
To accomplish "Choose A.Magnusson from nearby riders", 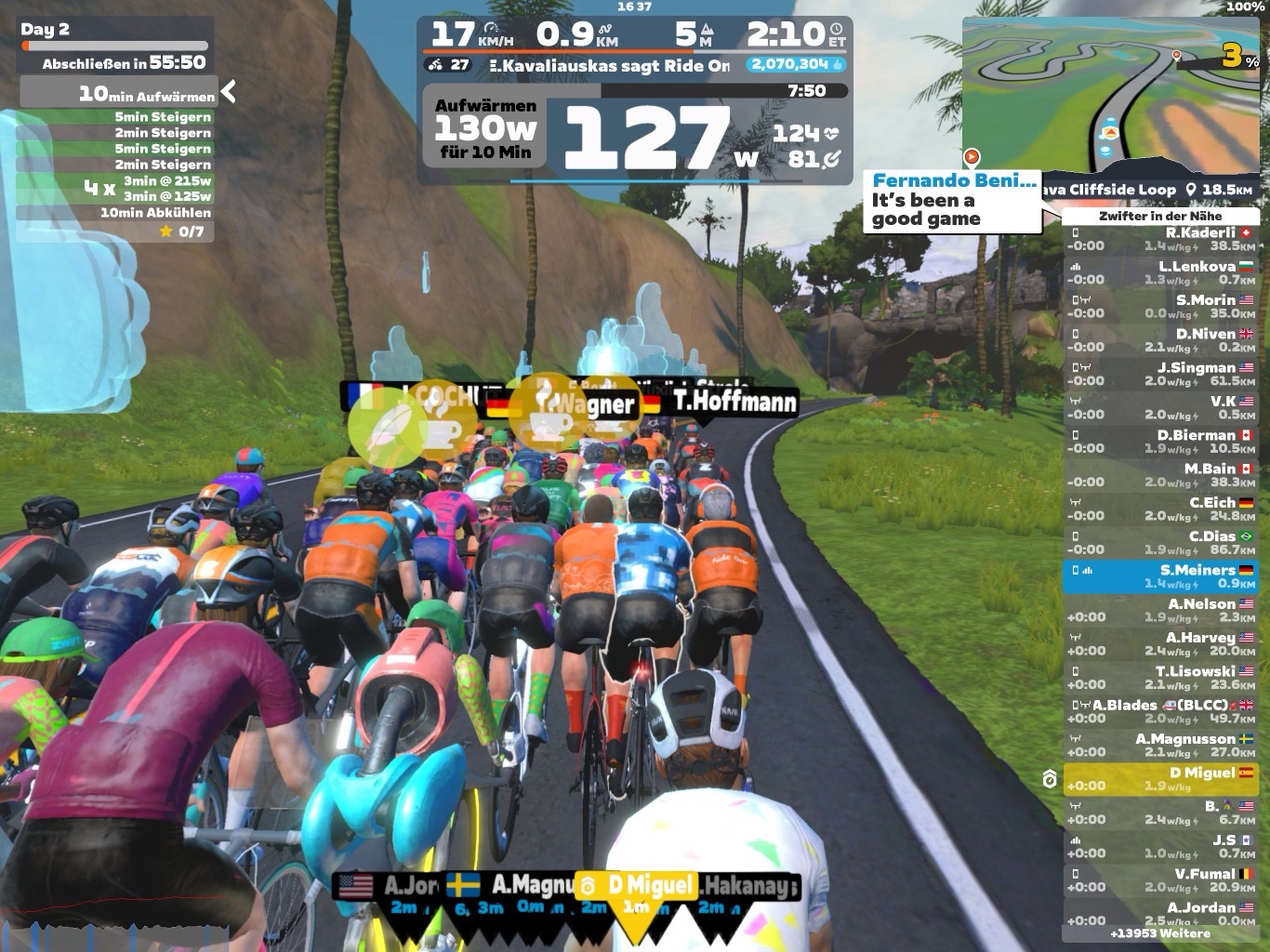I will [1160, 745].
